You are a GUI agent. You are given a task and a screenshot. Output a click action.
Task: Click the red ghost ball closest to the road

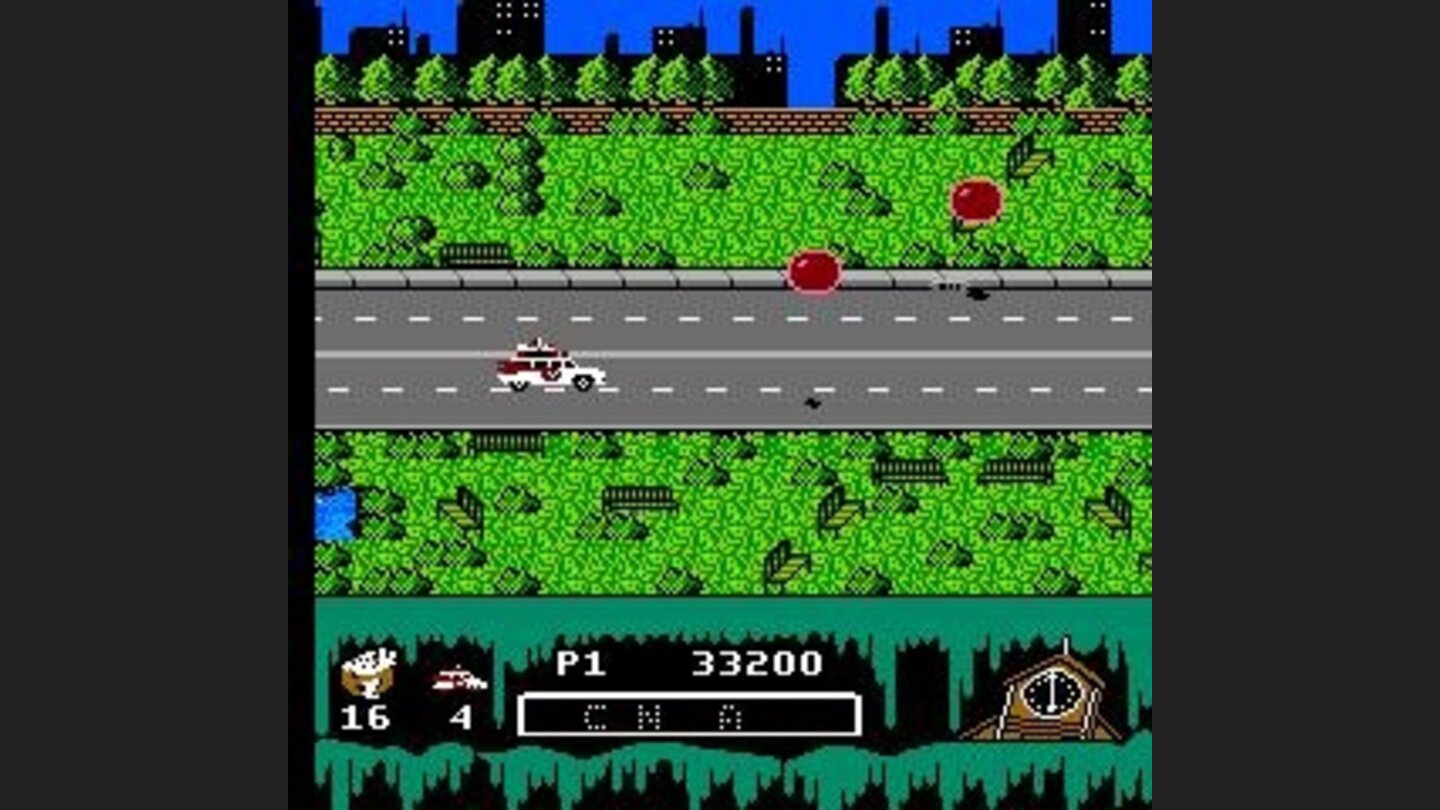(x=815, y=270)
